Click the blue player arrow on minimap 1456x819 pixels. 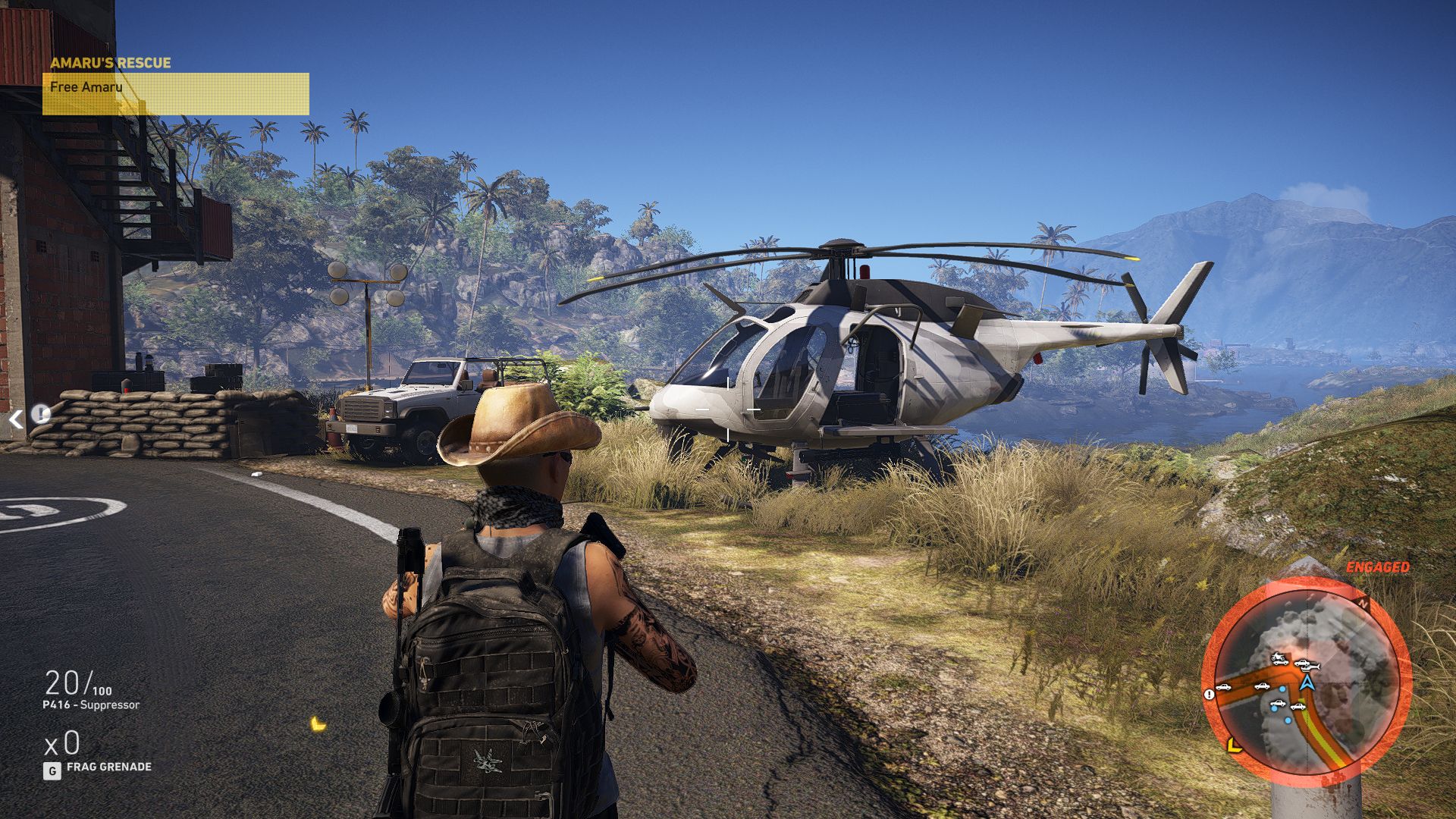[x=1307, y=682]
